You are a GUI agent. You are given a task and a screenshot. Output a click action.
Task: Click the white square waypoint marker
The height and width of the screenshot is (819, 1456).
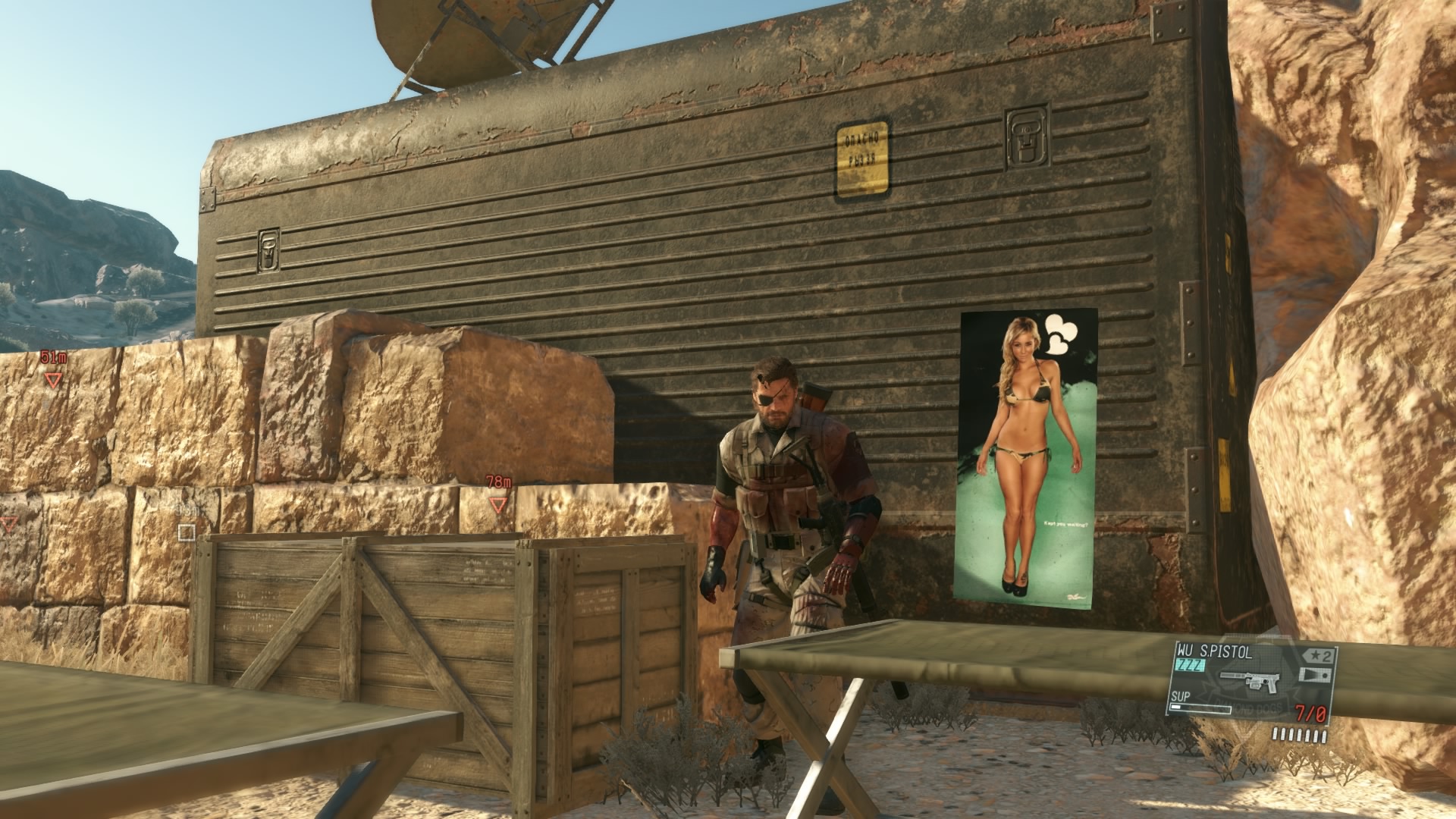tap(187, 532)
